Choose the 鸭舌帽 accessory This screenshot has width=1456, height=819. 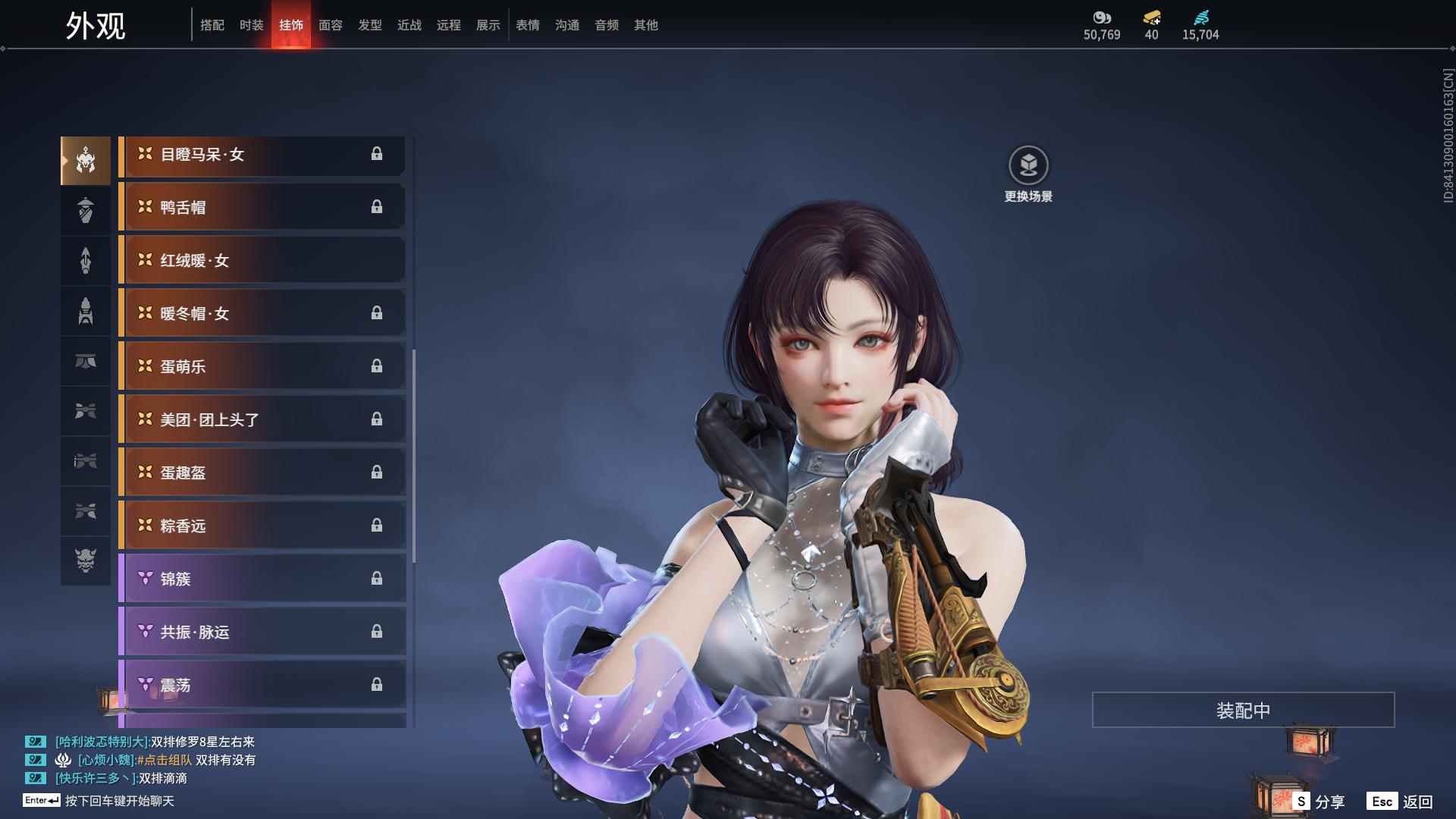[x=262, y=207]
